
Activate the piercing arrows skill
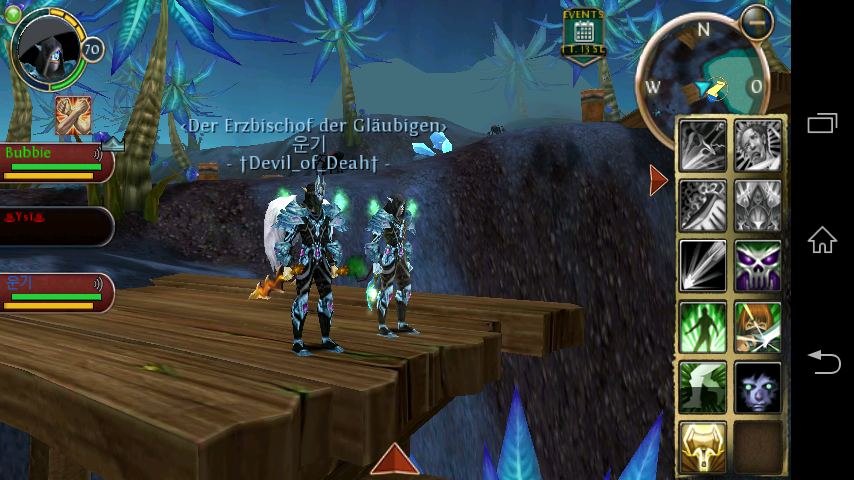(703, 145)
